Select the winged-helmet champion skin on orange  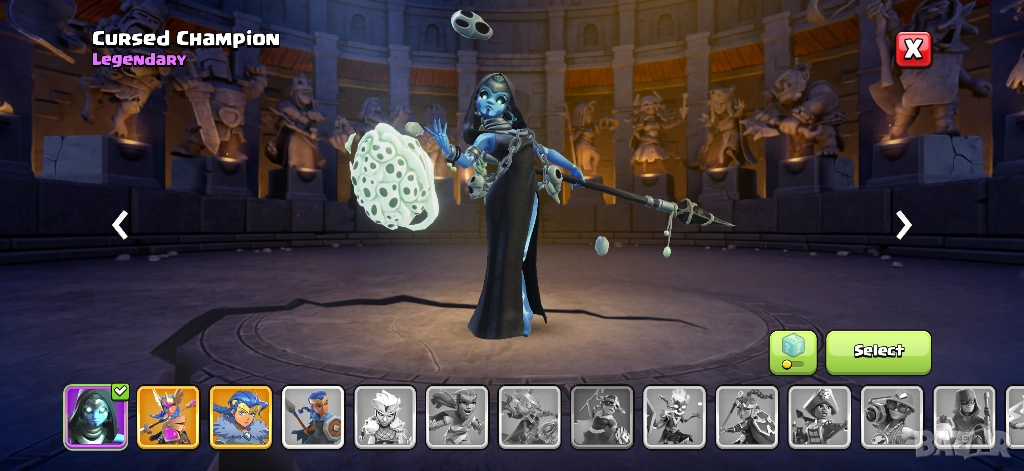pos(168,416)
